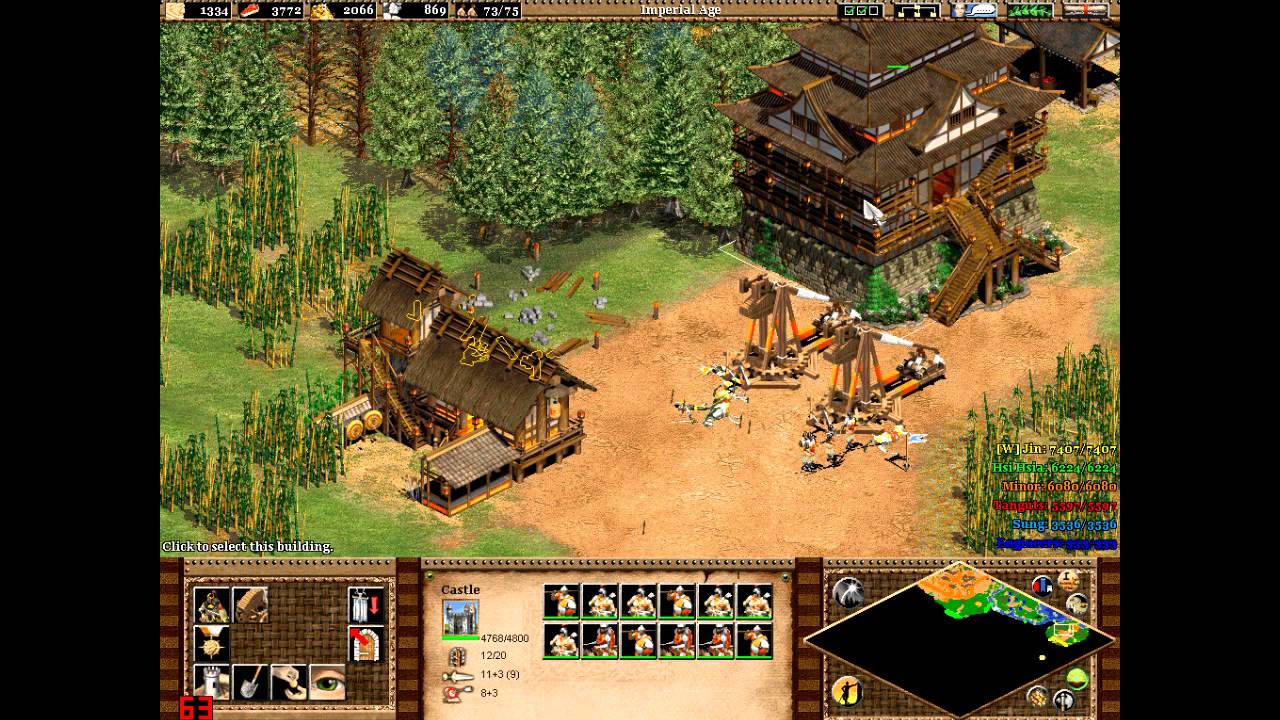The height and width of the screenshot is (720, 1280).
Task: Open the Technology Tree button
Action: pos(917,10)
